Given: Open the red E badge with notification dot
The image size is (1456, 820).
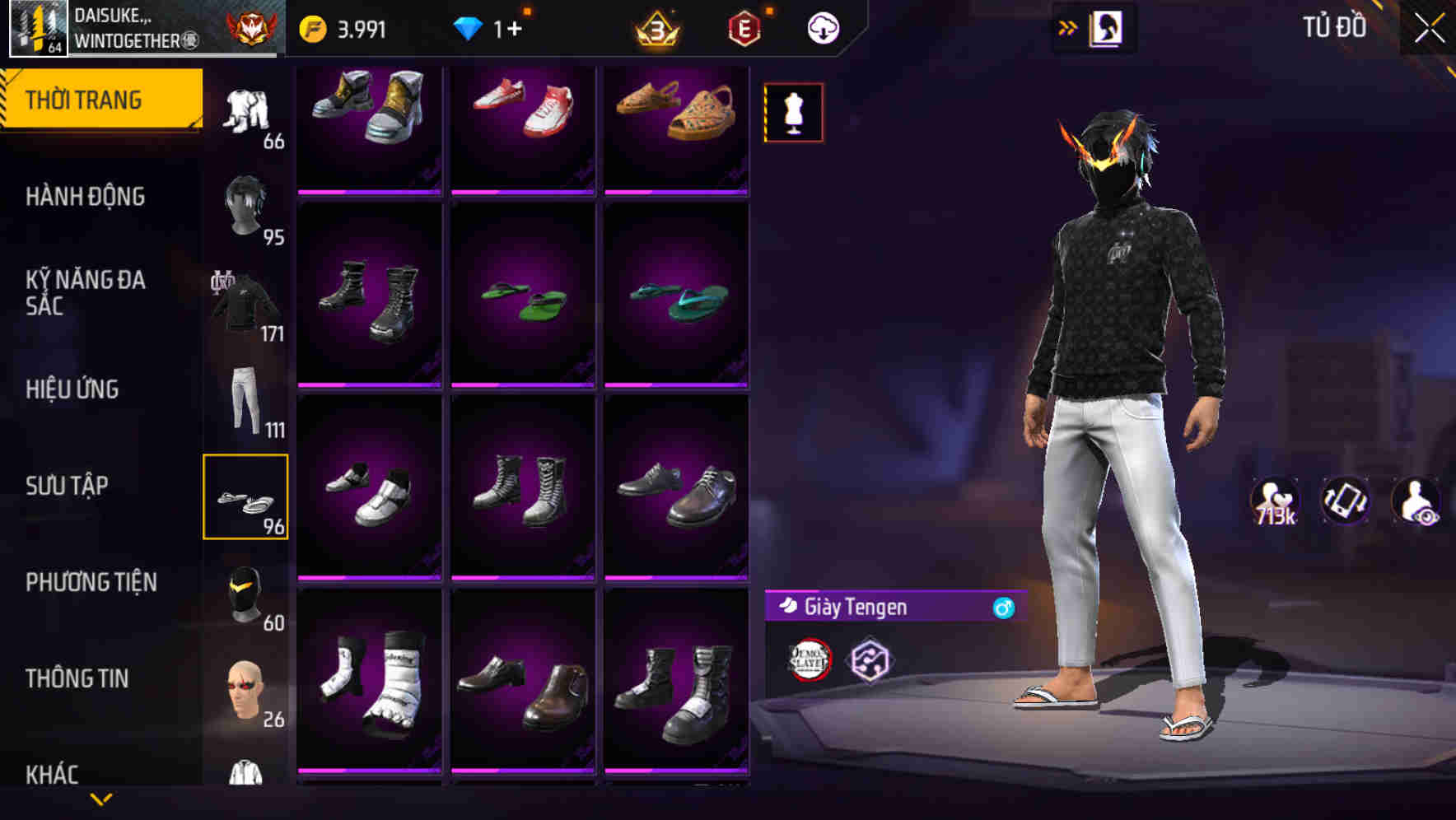Looking at the screenshot, I should click(x=744, y=26).
